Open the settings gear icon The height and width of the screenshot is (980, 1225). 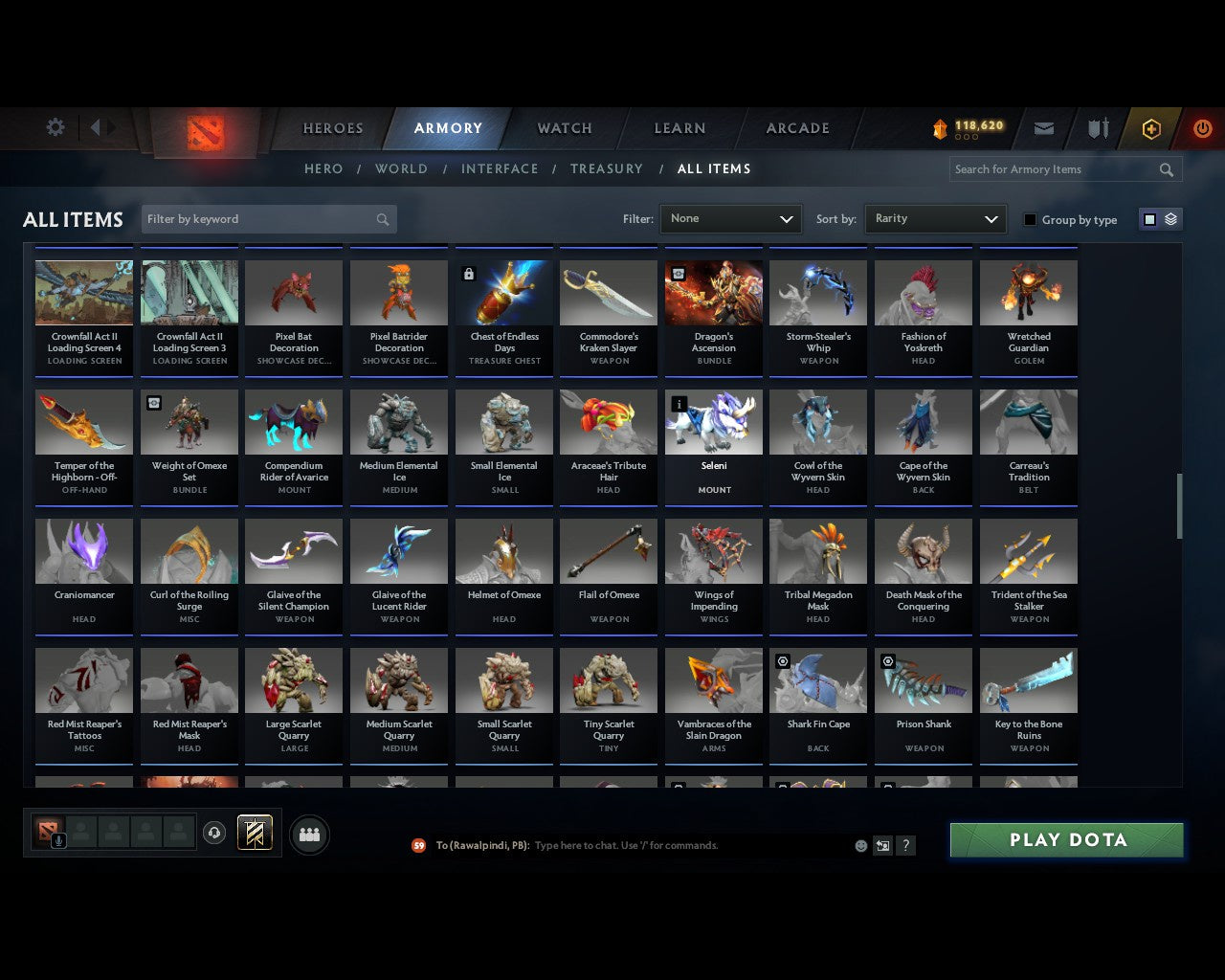pos(55,126)
